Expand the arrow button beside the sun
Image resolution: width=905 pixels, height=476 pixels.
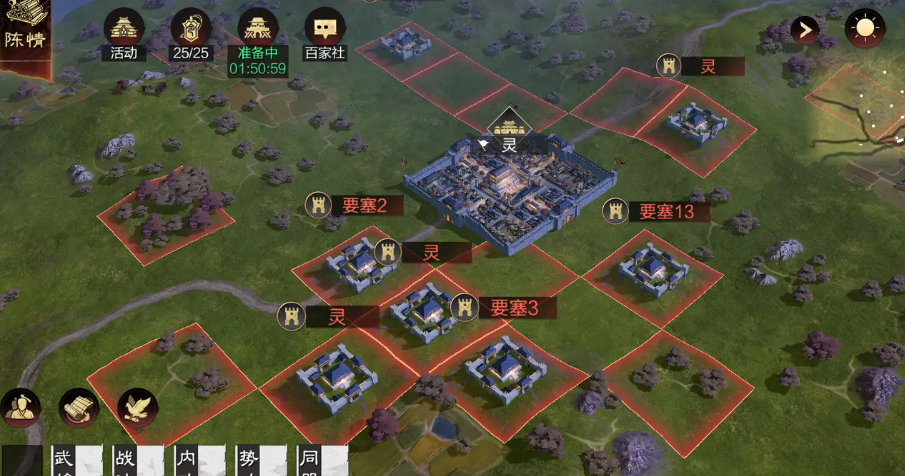coord(805,29)
